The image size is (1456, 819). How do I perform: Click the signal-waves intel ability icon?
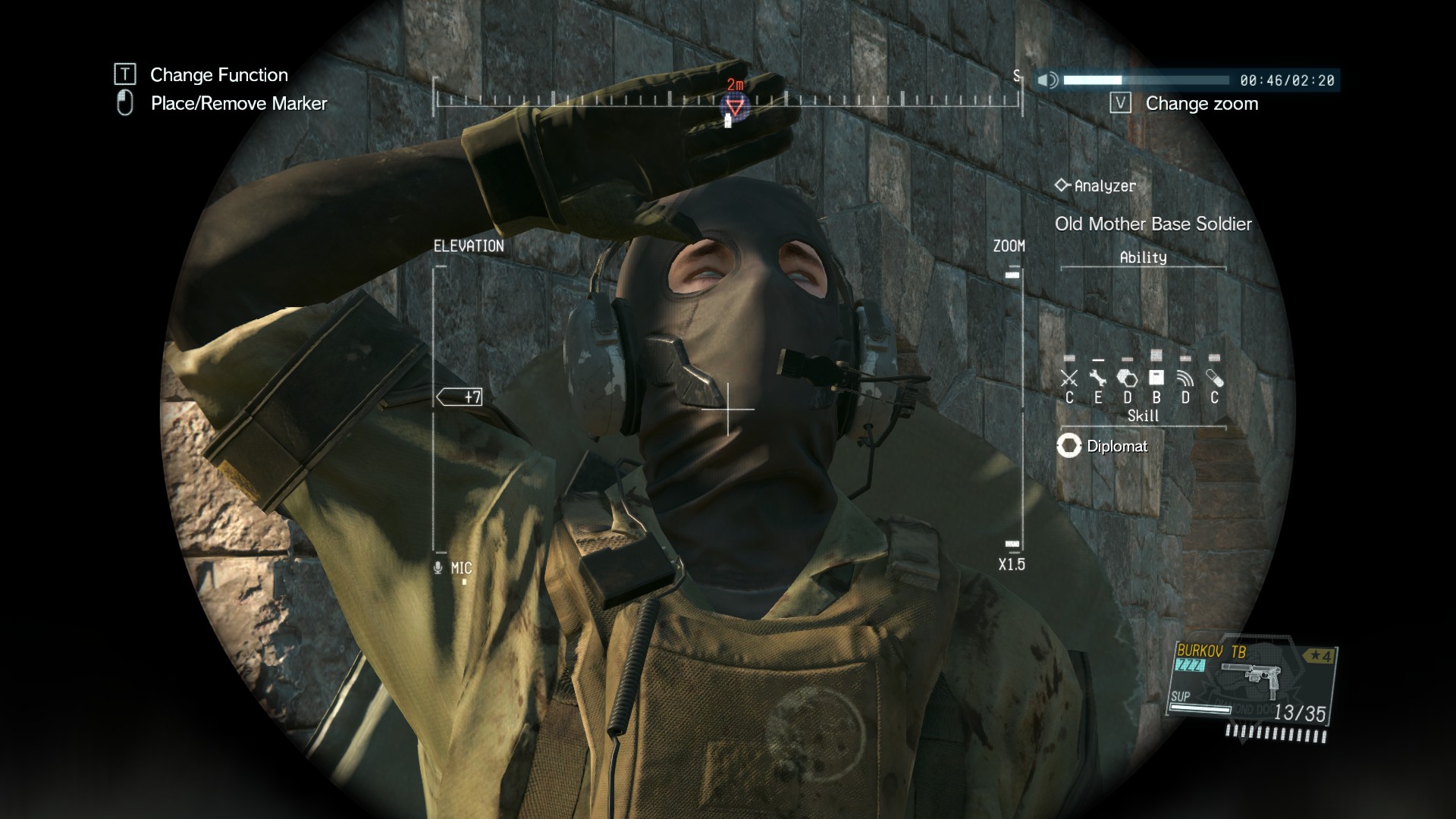[1185, 378]
